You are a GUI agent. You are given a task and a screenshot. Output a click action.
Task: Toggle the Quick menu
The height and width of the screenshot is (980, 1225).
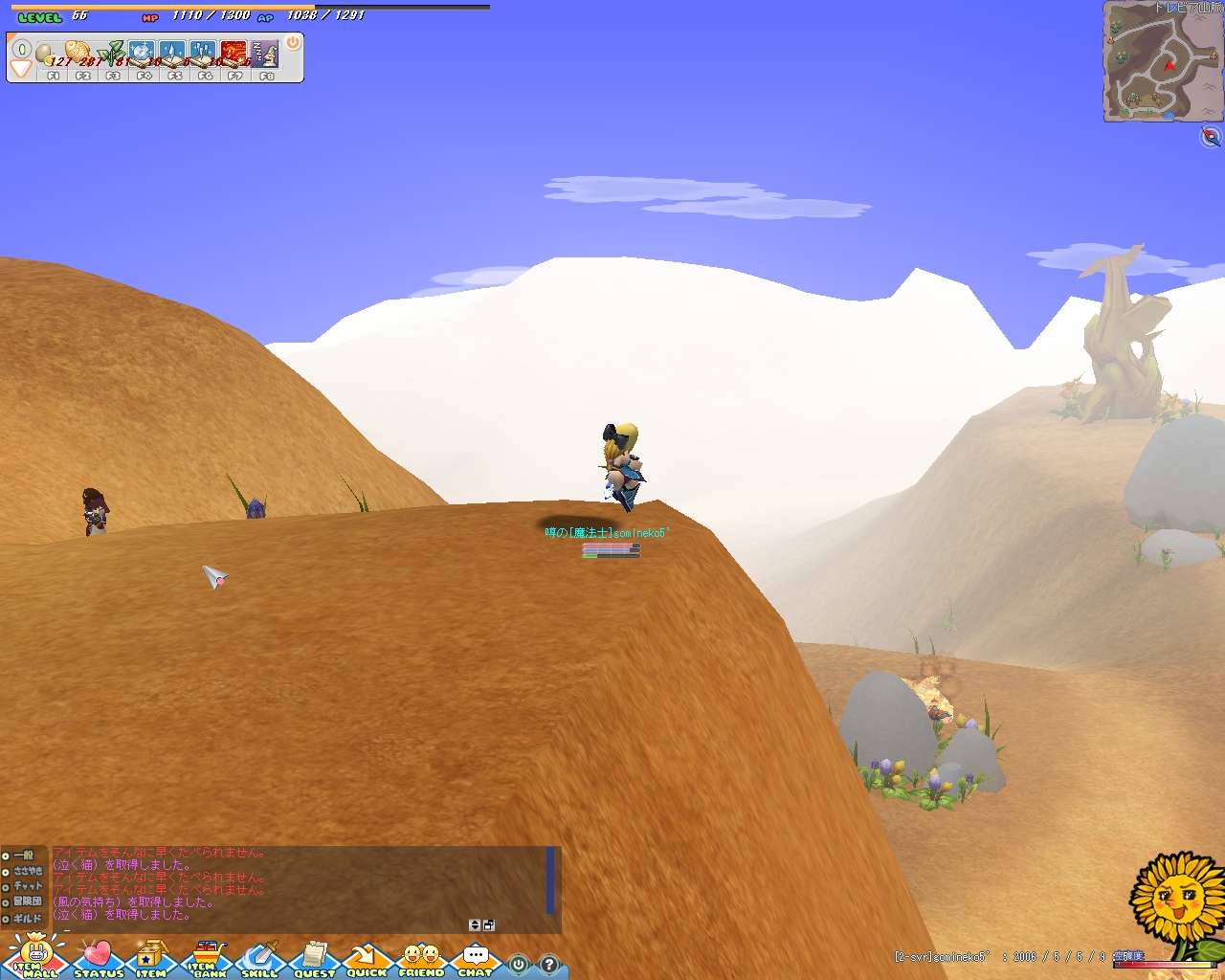(x=366, y=959)
